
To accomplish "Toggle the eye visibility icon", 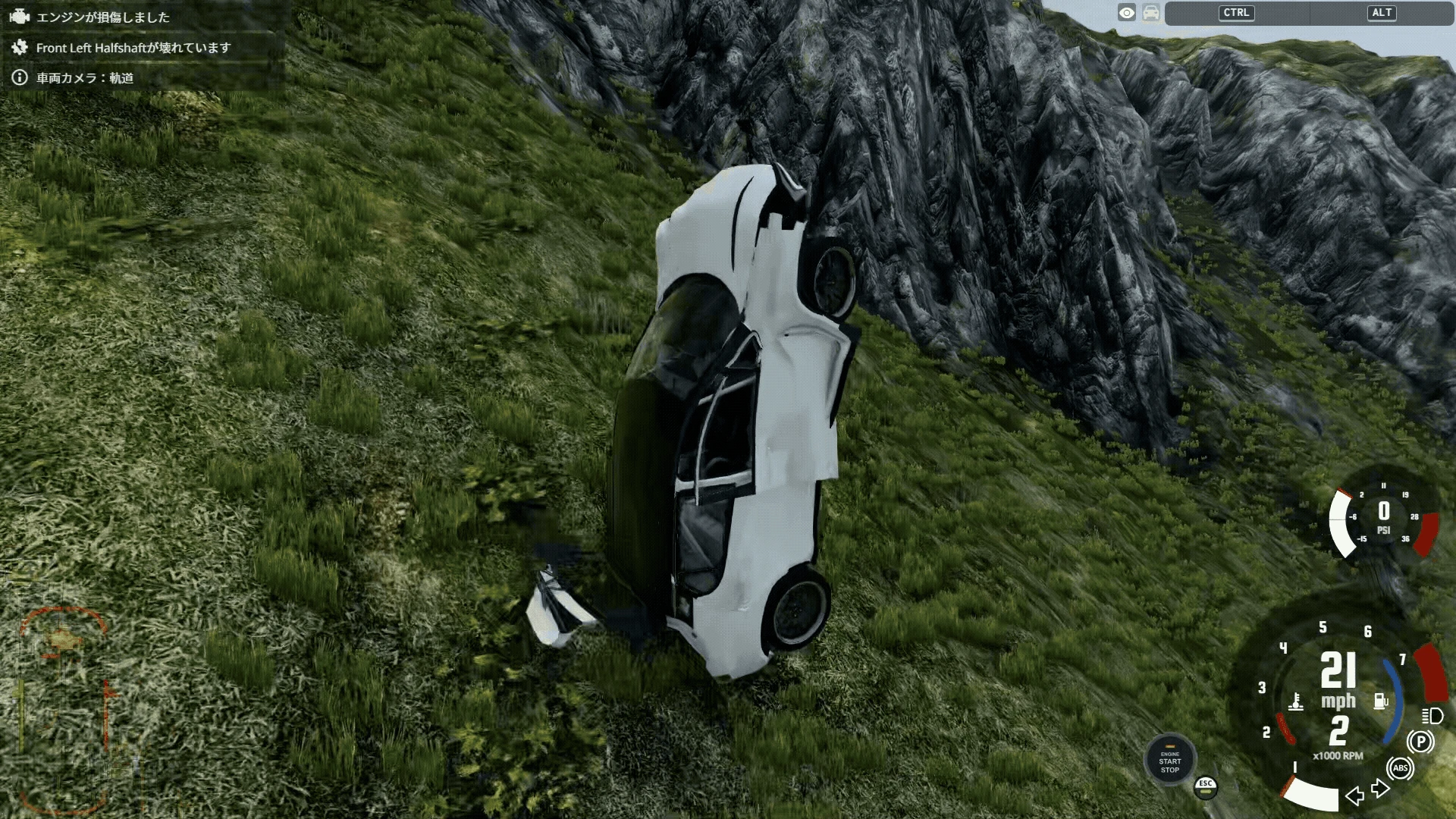I will click(x=1127, y=13).
